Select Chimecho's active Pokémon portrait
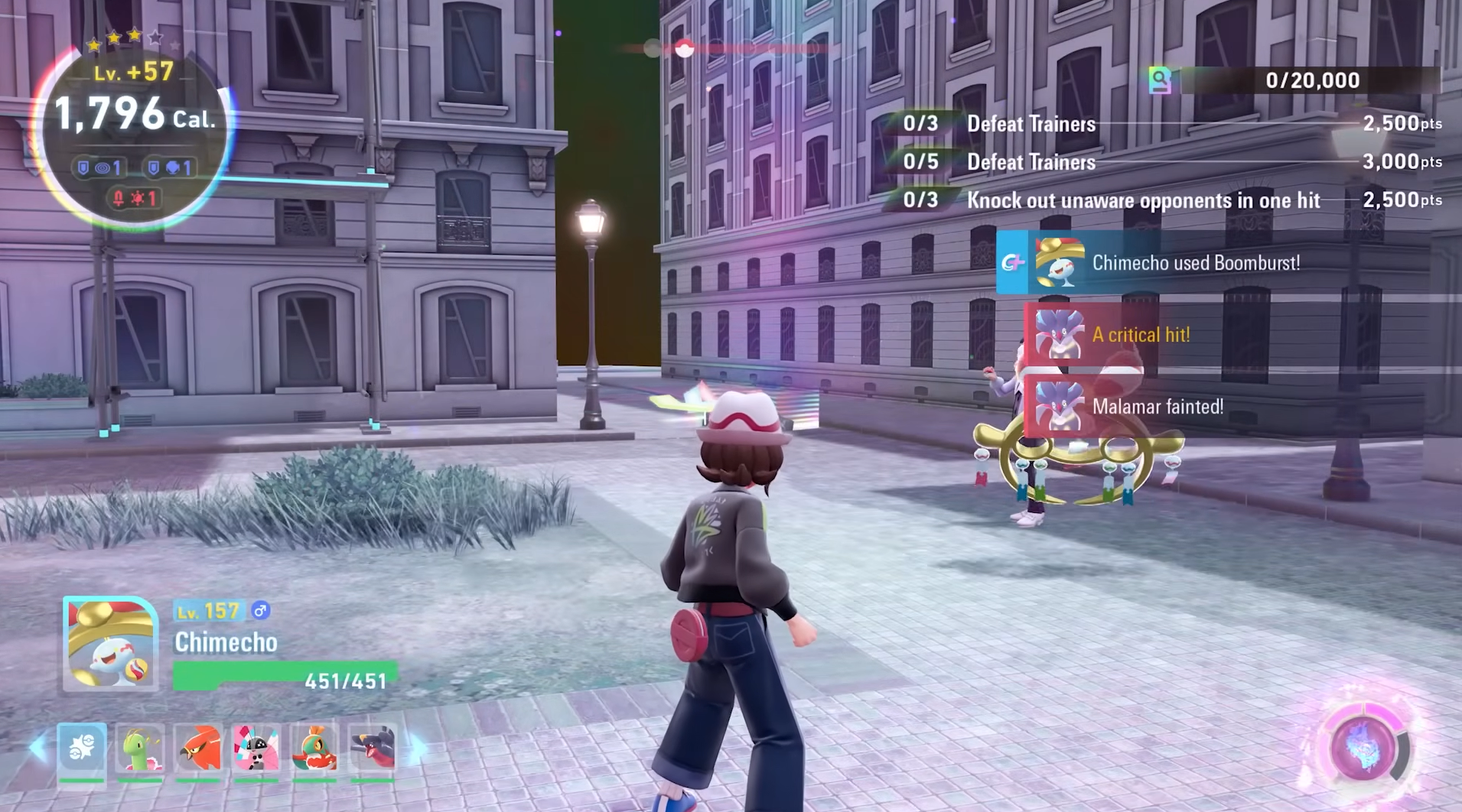1462x812 pixels. [110, 645]
